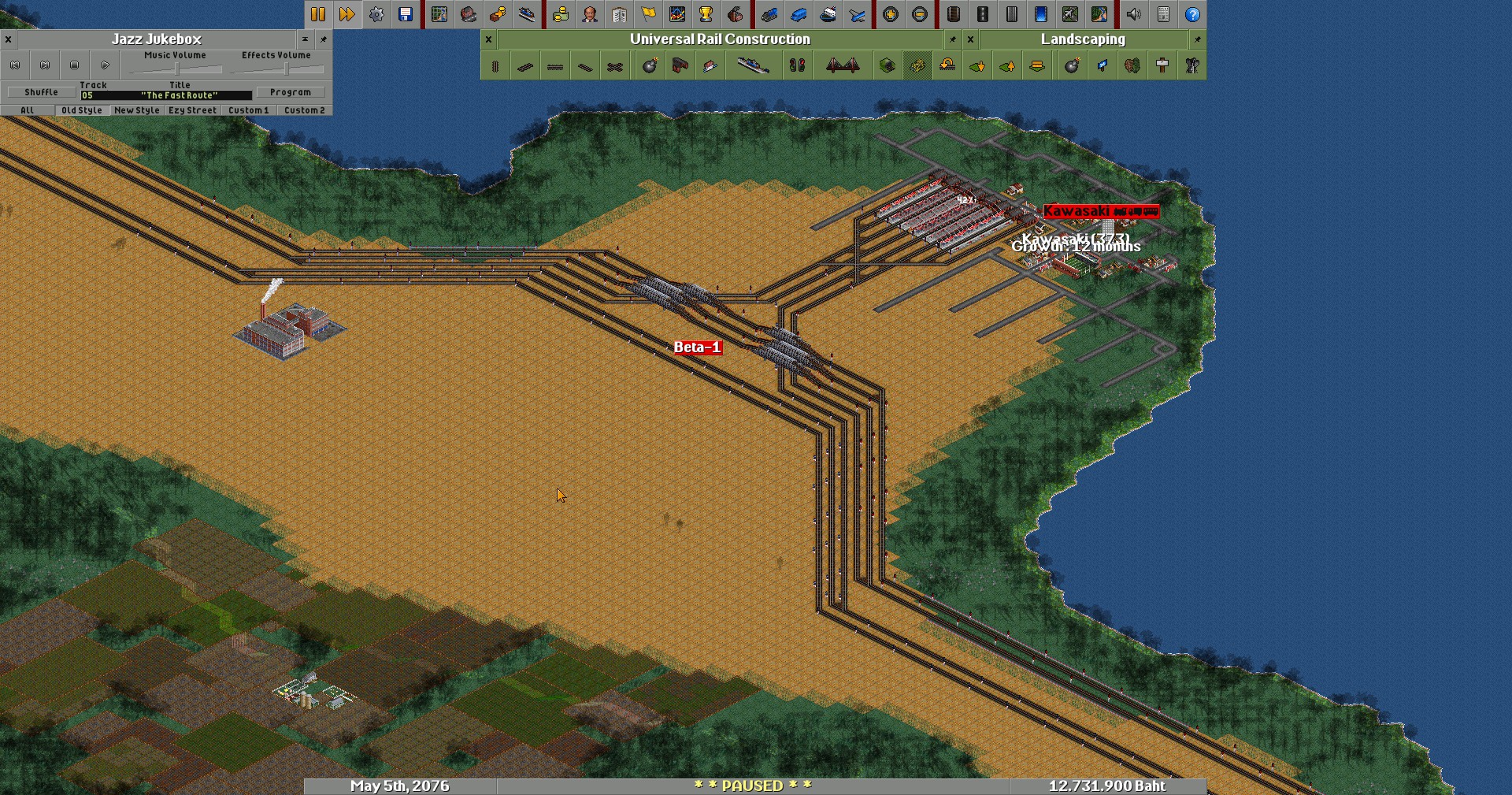The height and width of the screenshot is (795, 1512).
Task: Stop the jukebox music
Action: click(x=75, y=65)
